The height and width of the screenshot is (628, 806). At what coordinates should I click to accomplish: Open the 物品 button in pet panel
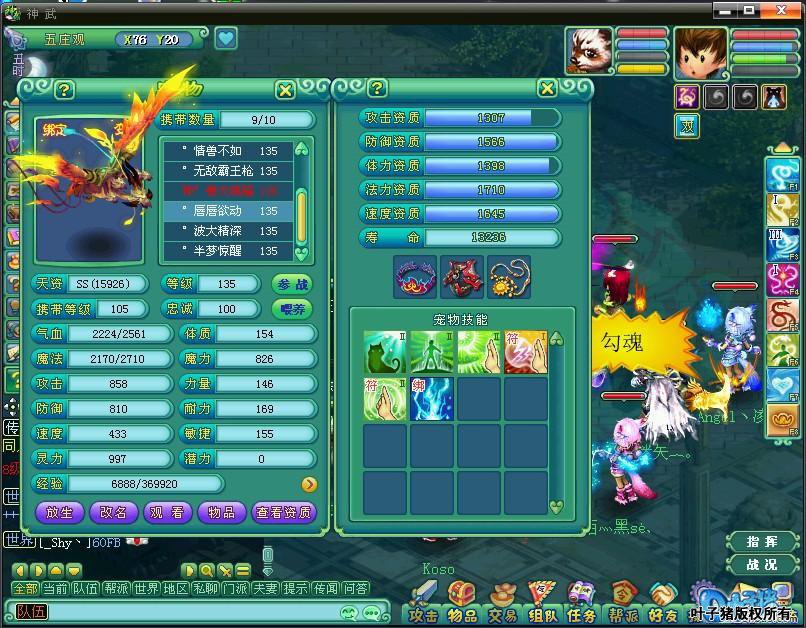point(222,512)
